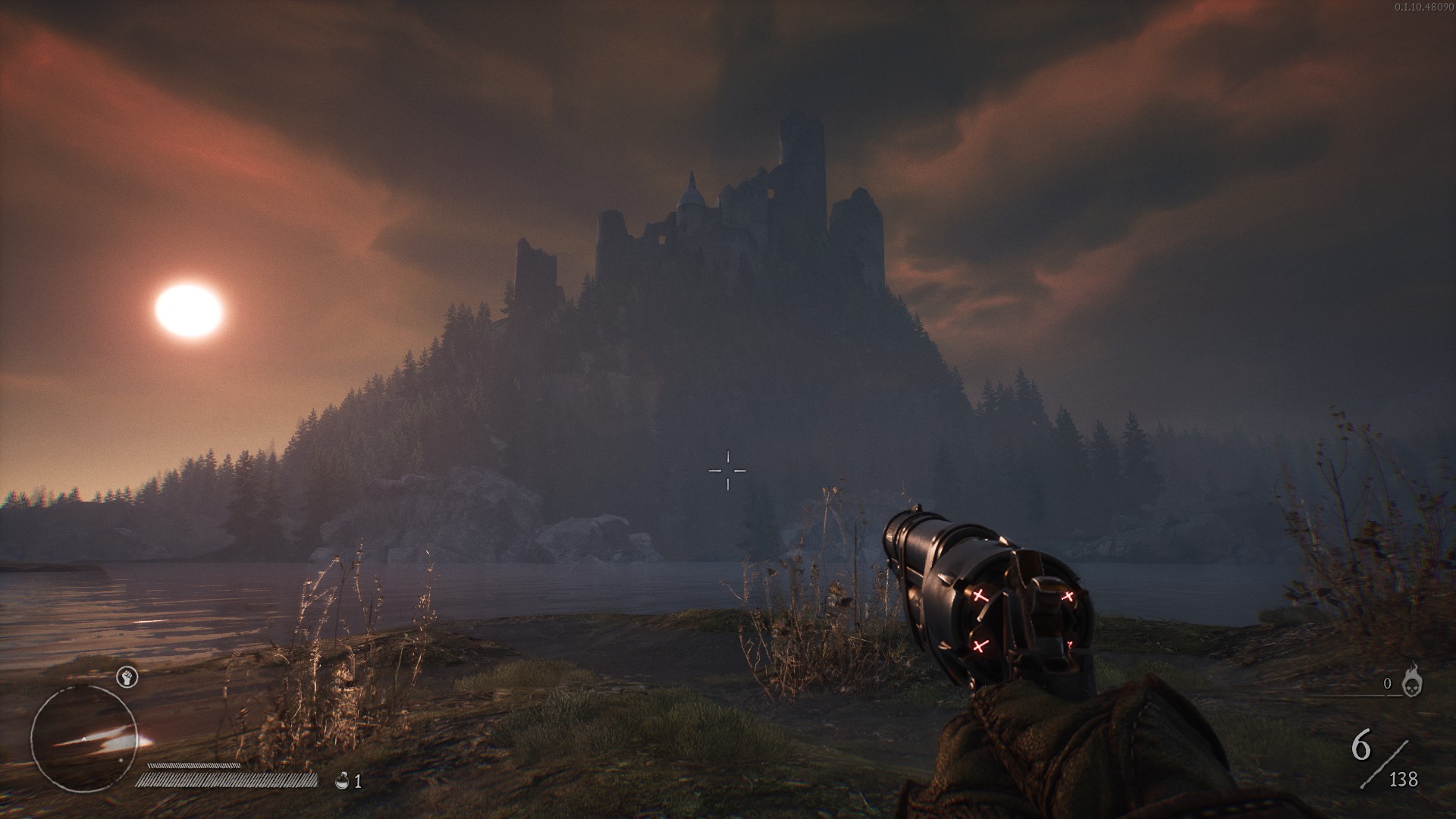
Task: Click the flaming skull witchfire icon
Action: pyautogui.click(x=1412, y=682)
